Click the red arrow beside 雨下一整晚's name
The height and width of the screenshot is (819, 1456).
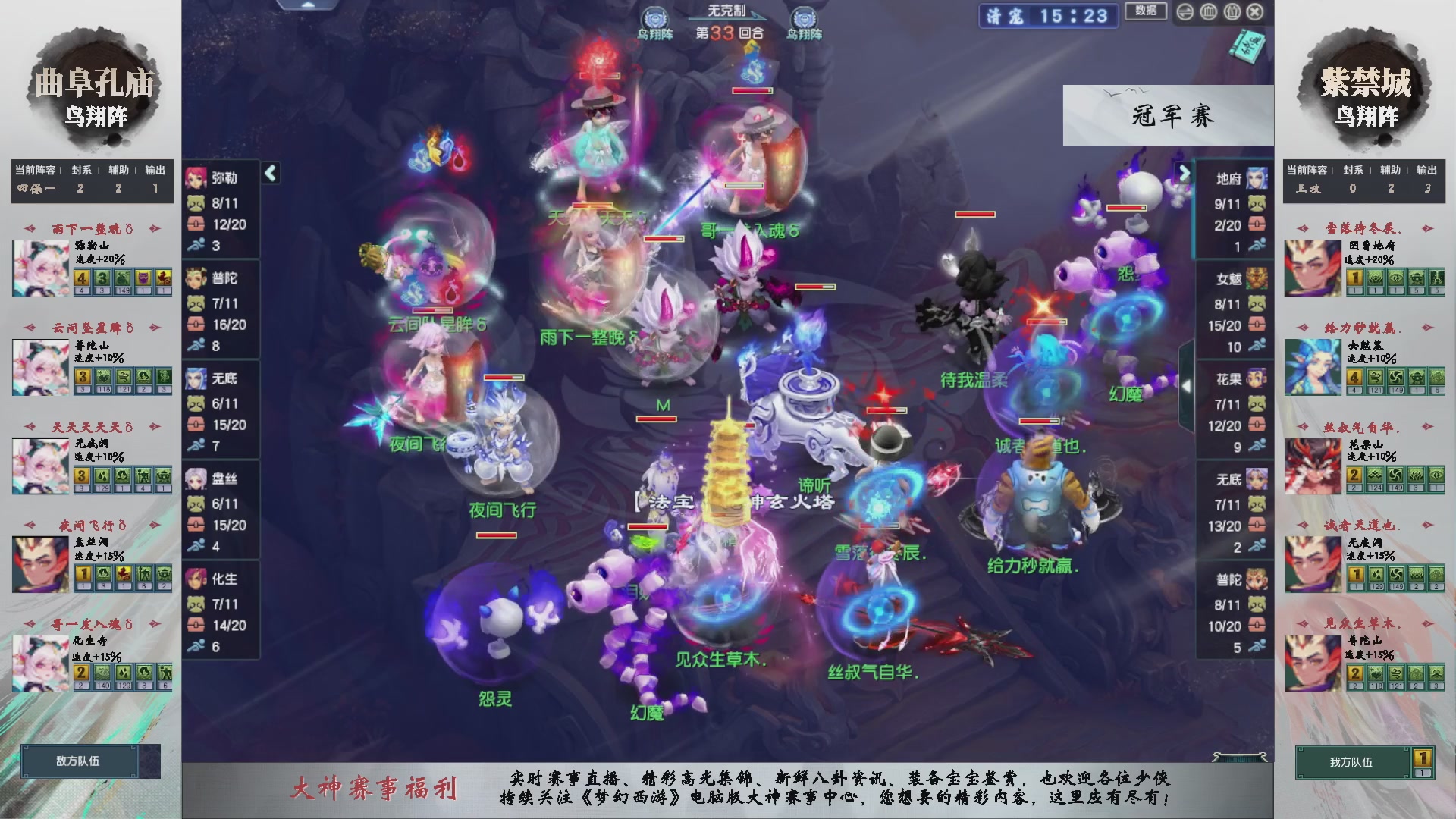click(x=30, y=227)
